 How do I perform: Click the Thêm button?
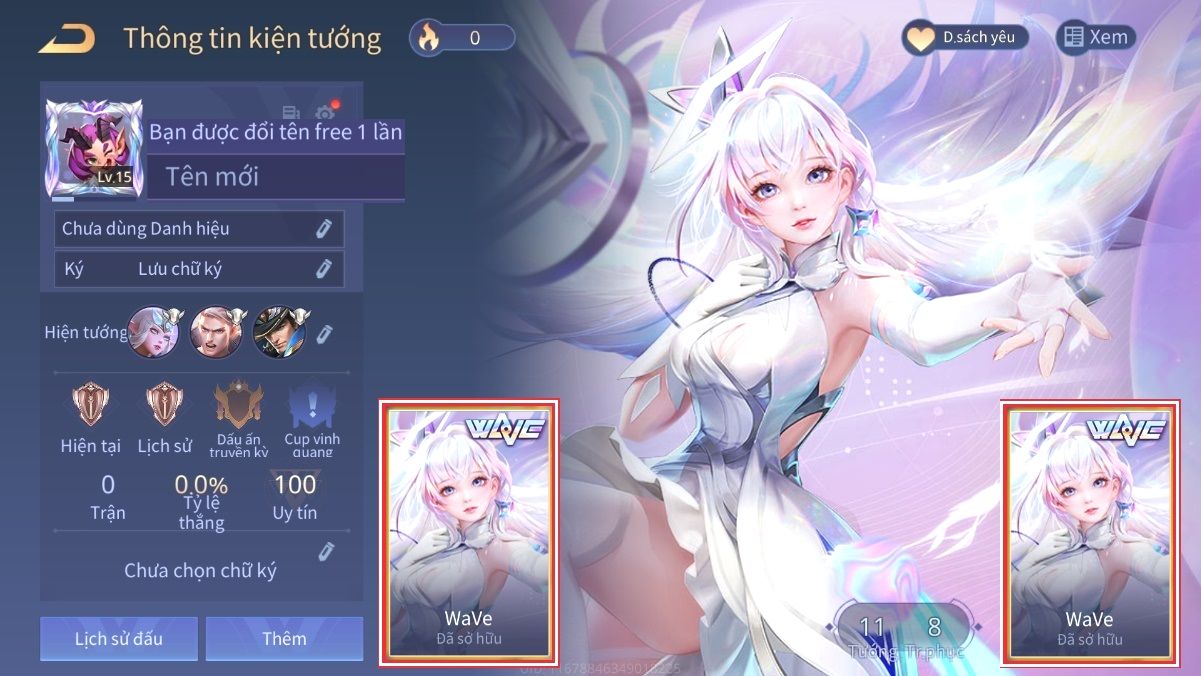[284, 638]
